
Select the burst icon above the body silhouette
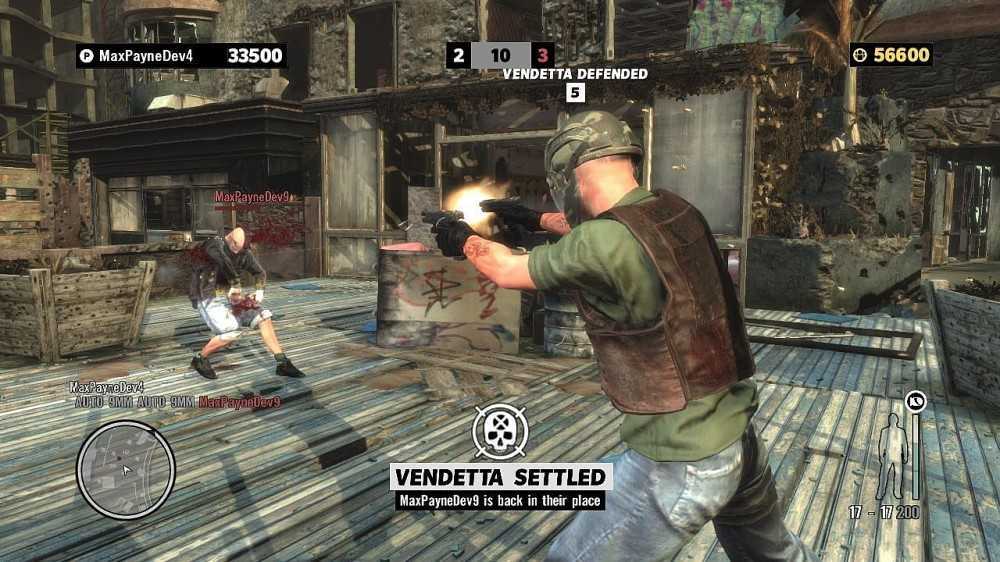915,402
